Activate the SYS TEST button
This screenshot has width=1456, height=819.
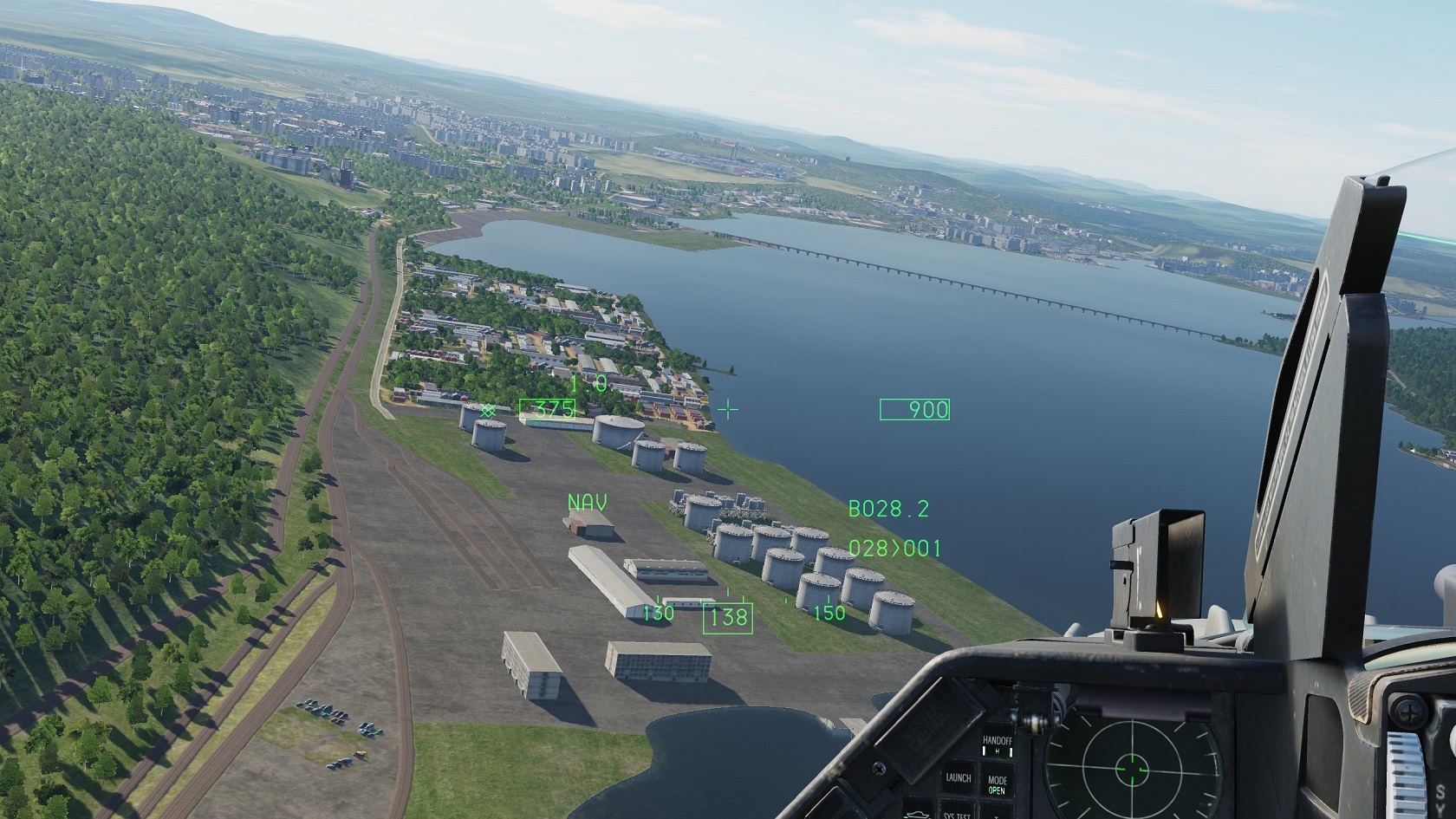coord(956,814)
